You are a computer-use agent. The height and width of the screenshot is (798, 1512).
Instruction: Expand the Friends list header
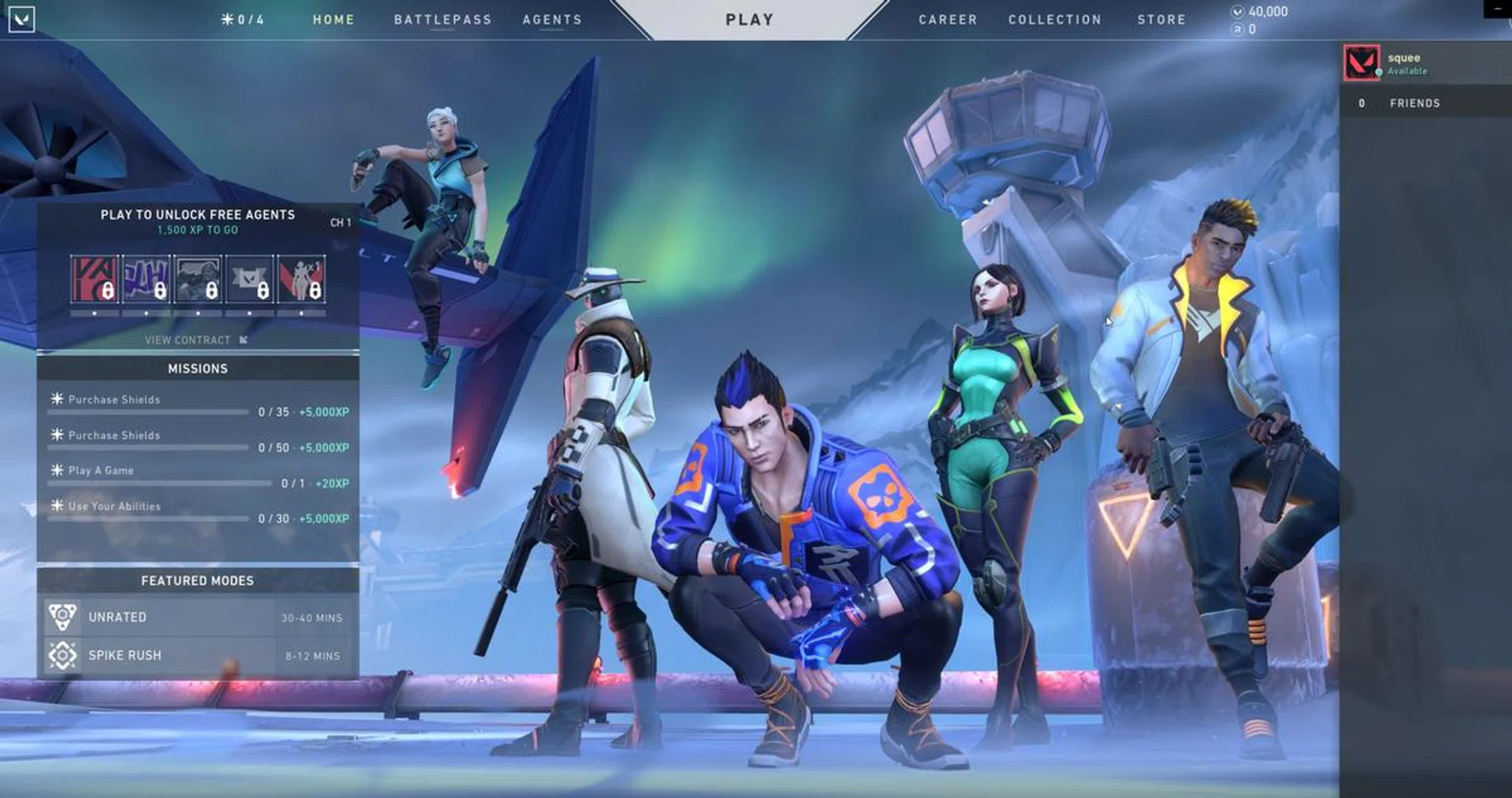1414,103
